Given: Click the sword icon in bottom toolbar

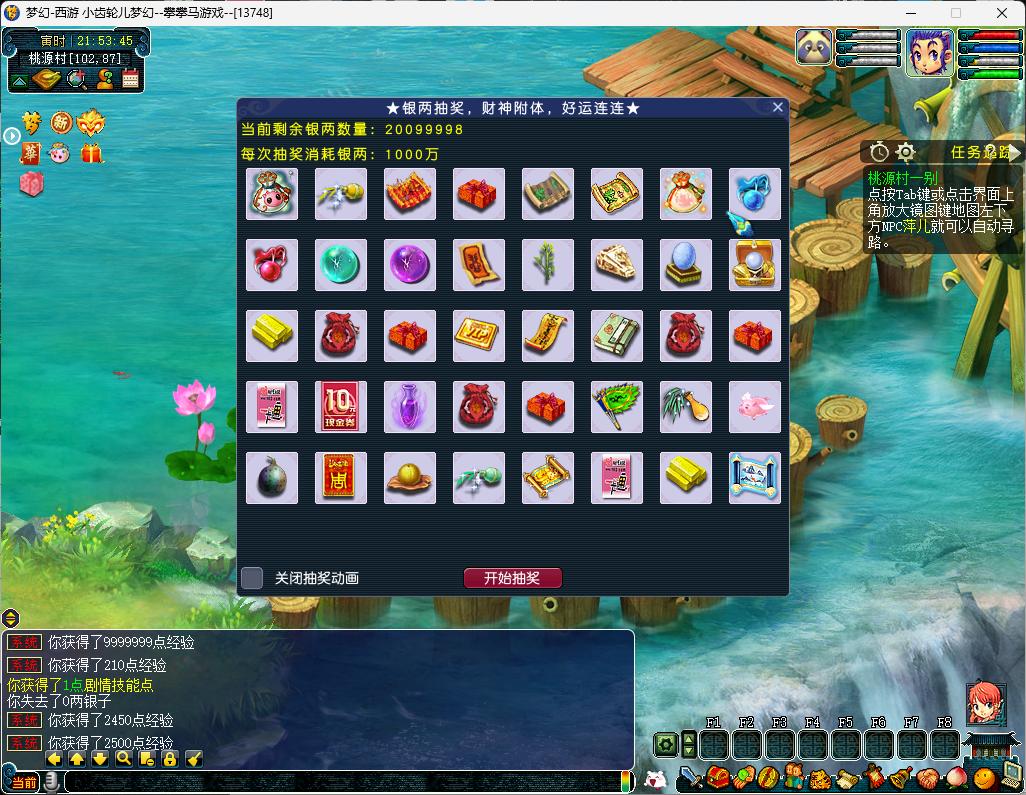Looking at the screenshot, I should point(689,777).
